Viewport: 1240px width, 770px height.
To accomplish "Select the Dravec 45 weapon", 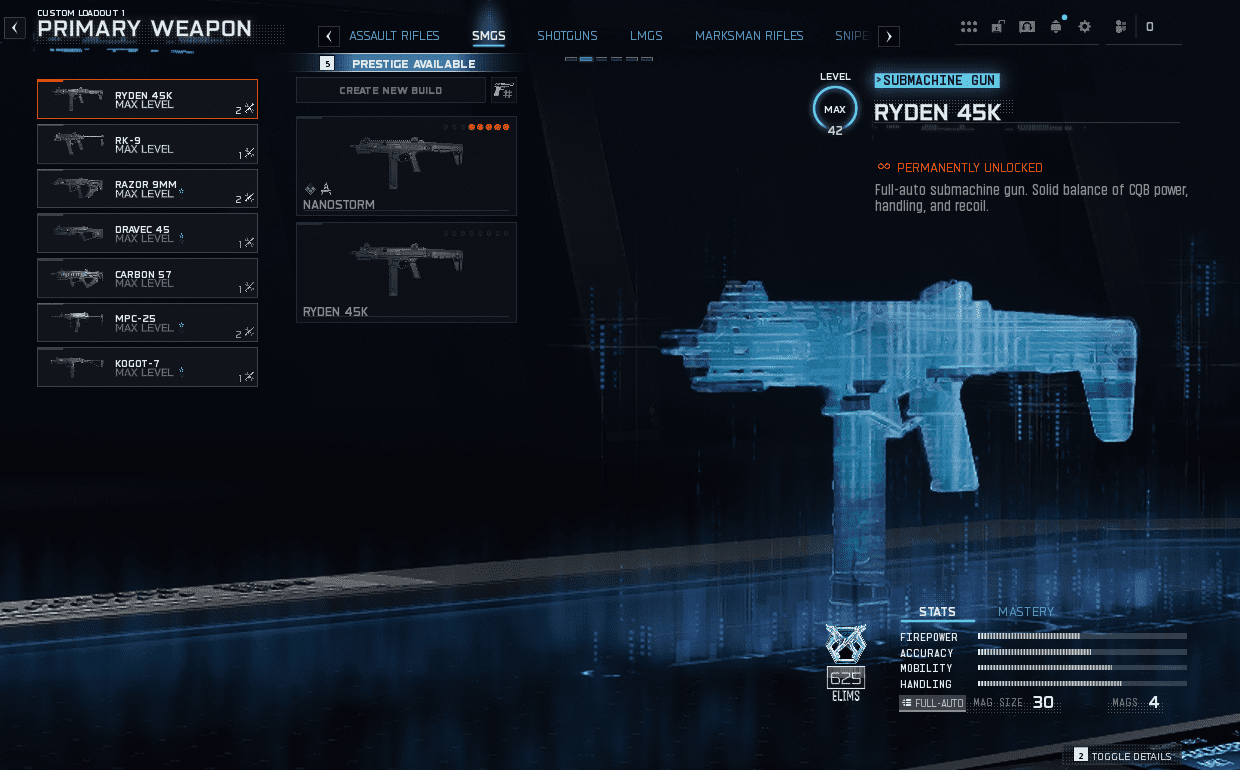I will (x=147, y=233).
